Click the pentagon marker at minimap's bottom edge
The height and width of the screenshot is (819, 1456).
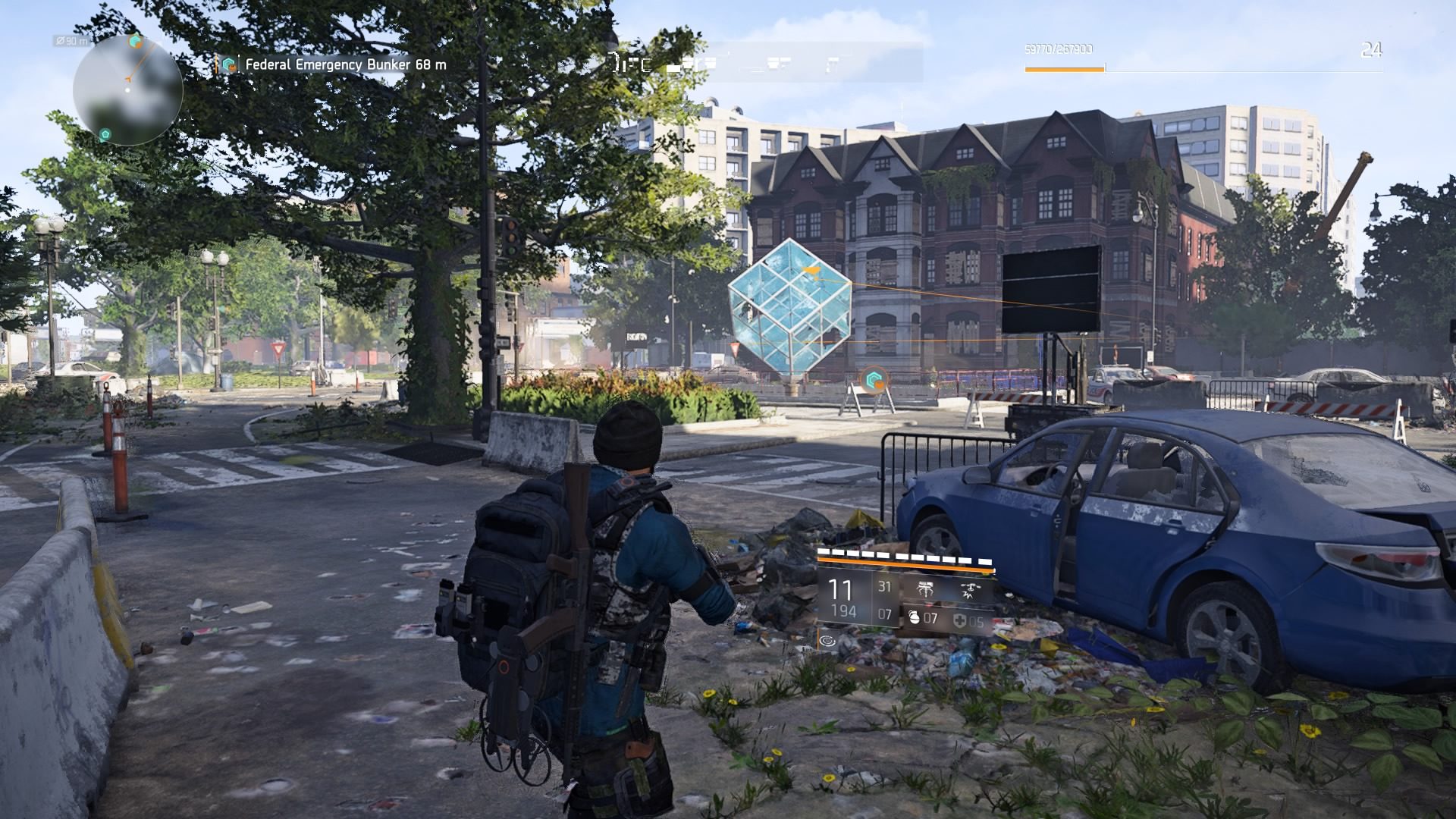[105, 135]
